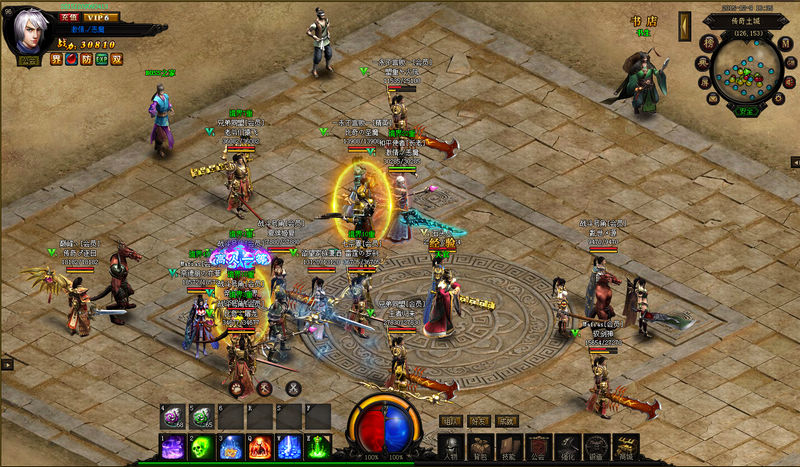Toggle the green EXP buff icon
The width and height of the screenshot is (800, 467).
point(101,59)
